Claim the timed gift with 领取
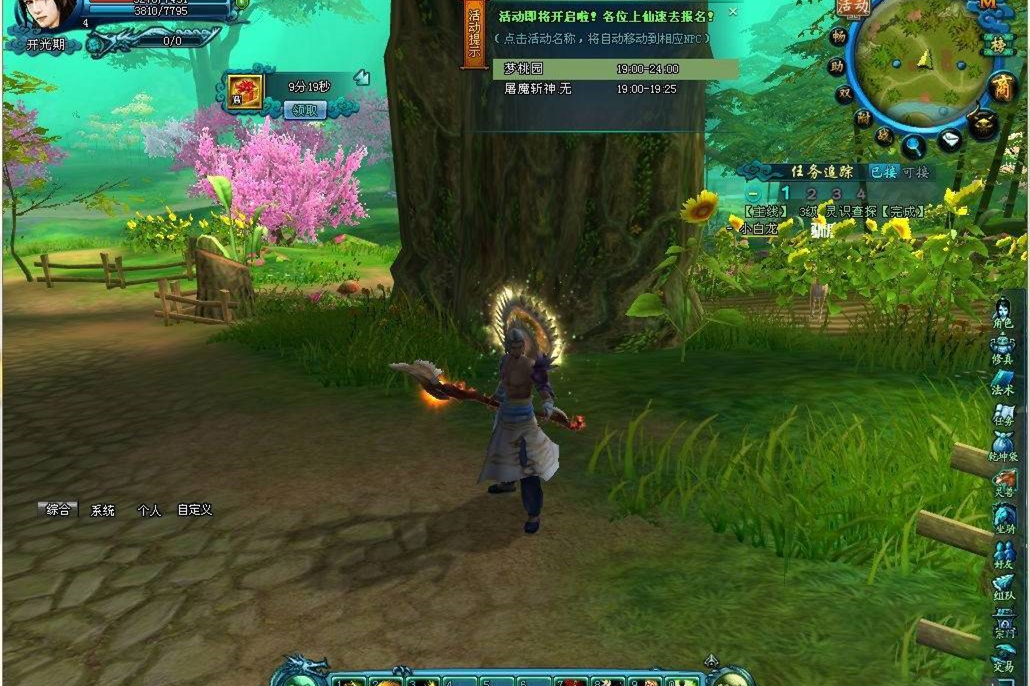This screenshot has height=686, width=1030. click(x=305, y=110)
